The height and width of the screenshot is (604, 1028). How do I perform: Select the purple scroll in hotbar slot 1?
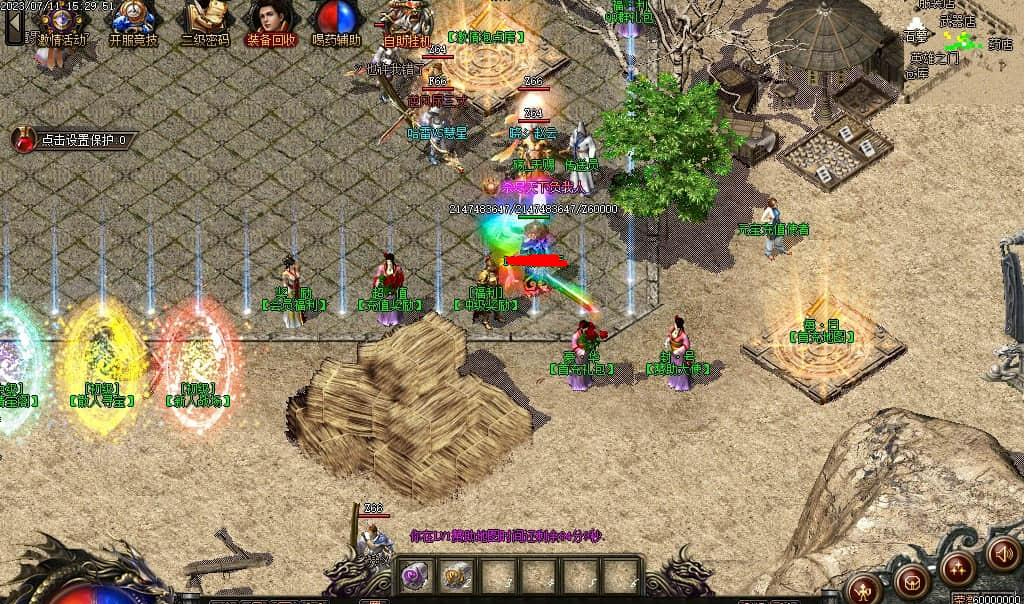pyautogui.click(x=415, y=575)
